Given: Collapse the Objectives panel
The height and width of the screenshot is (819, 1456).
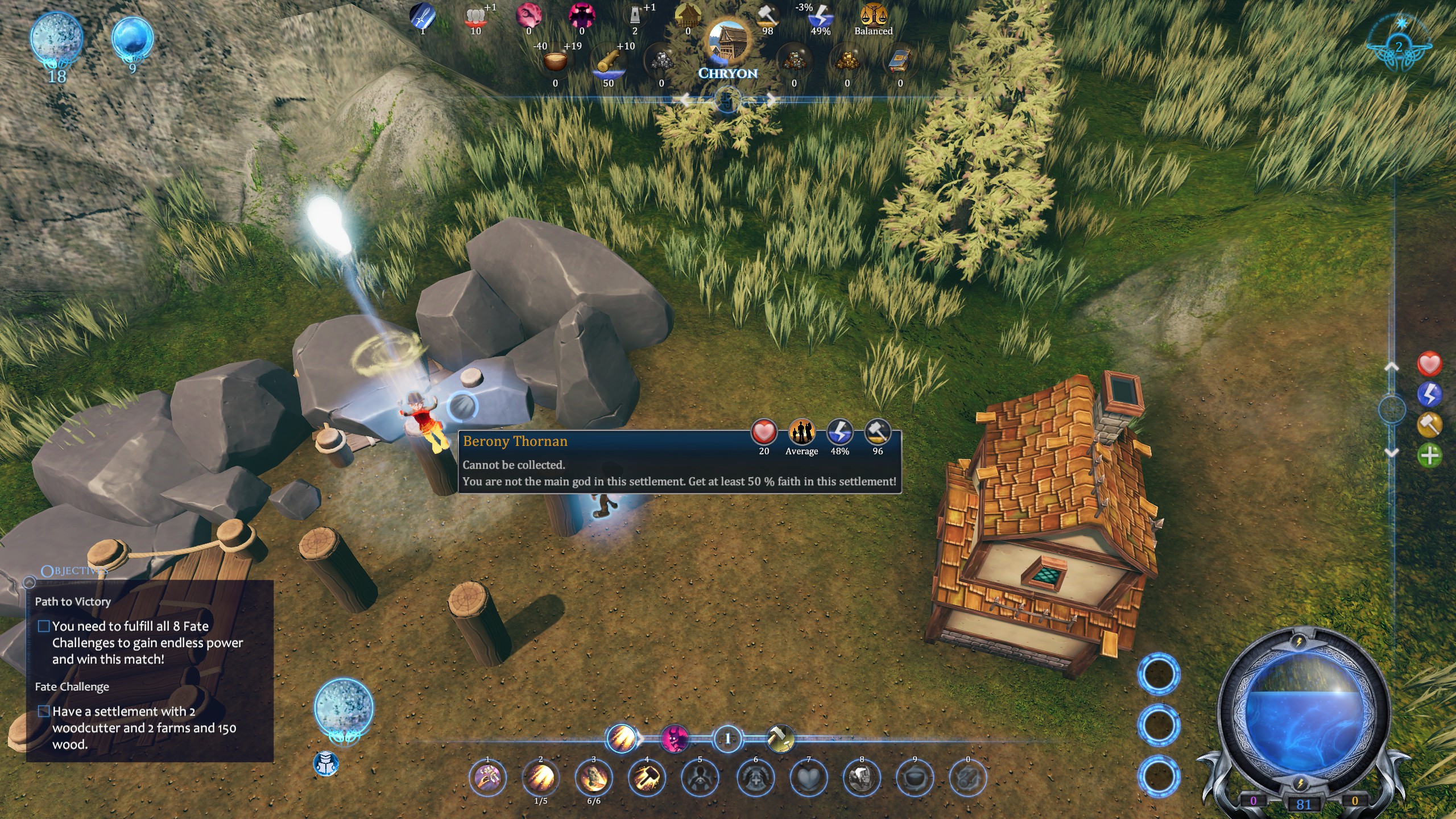Looking at the screenshot, I should point(29,582).
